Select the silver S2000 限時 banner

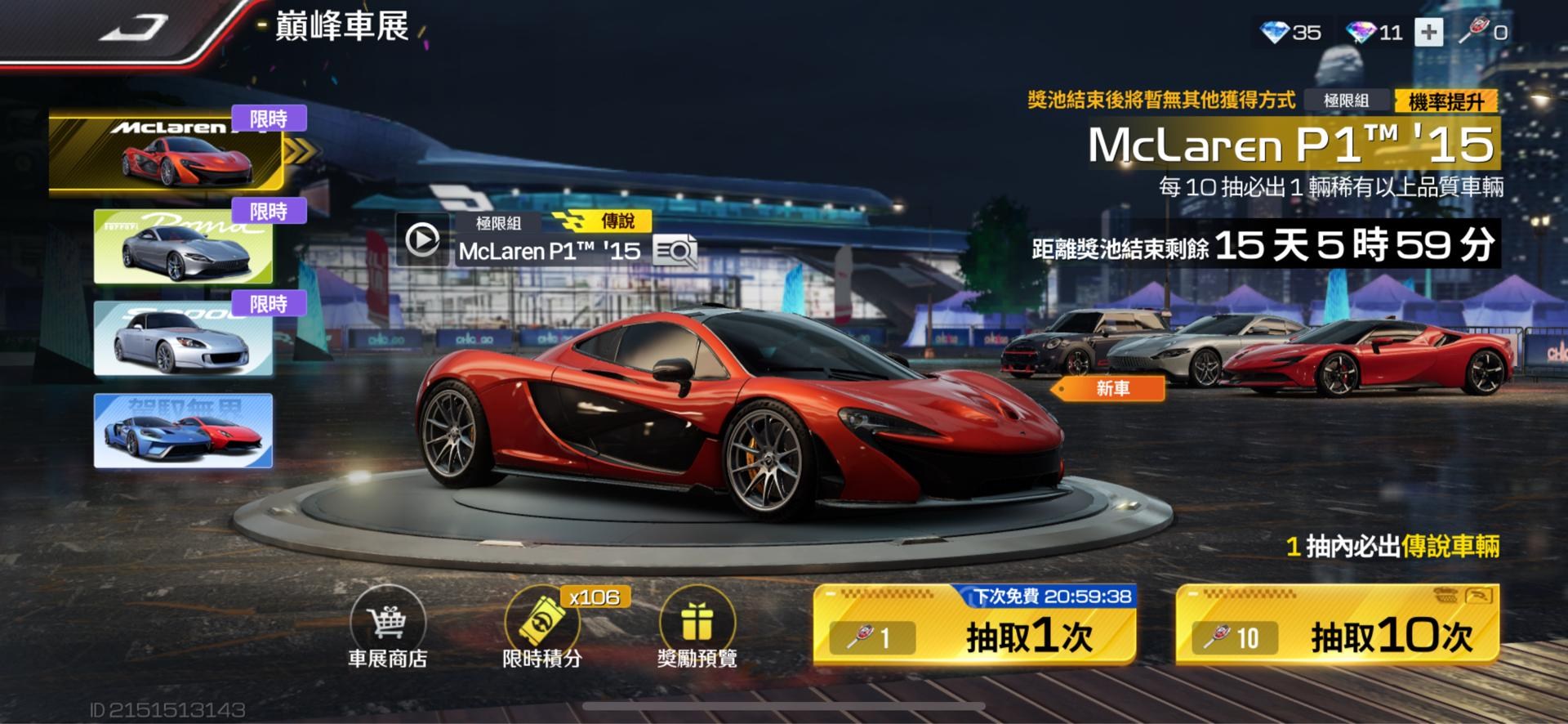coord(181,339)
